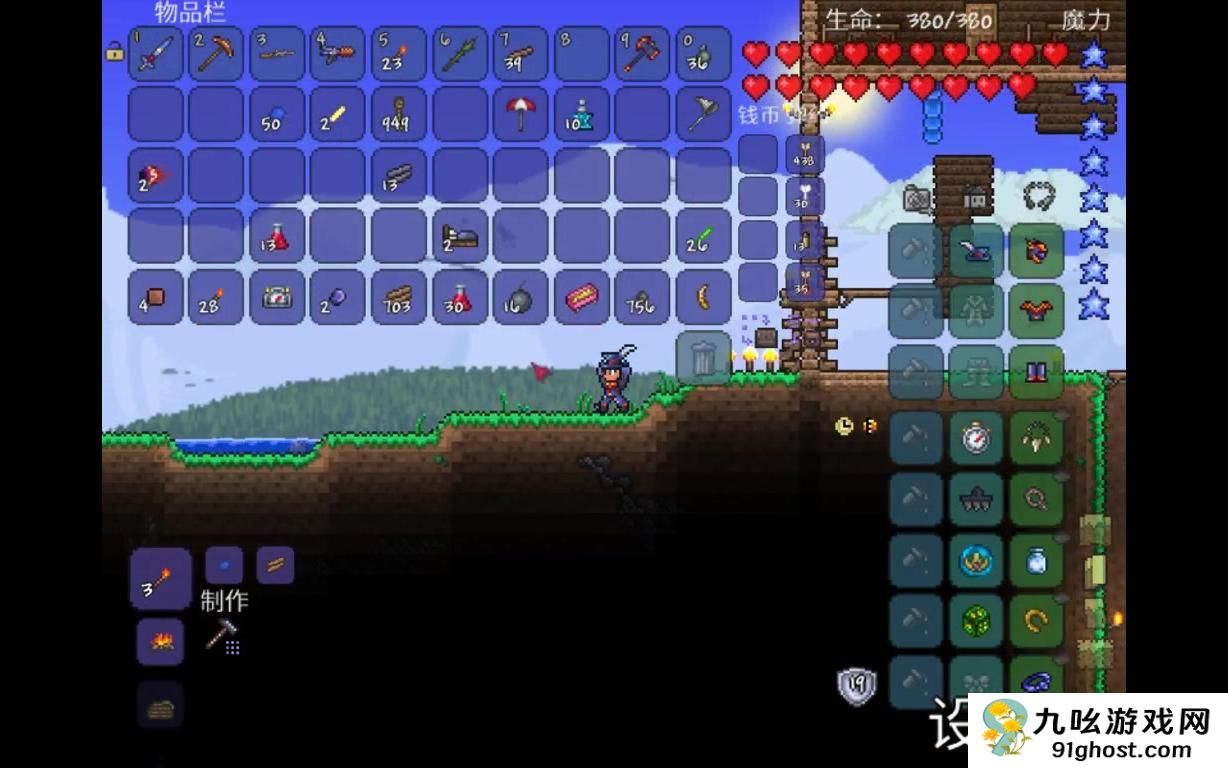Toggle the hotbar lock padlock
The width and height of the screenshot is (1228, 768).
point(114,51)
